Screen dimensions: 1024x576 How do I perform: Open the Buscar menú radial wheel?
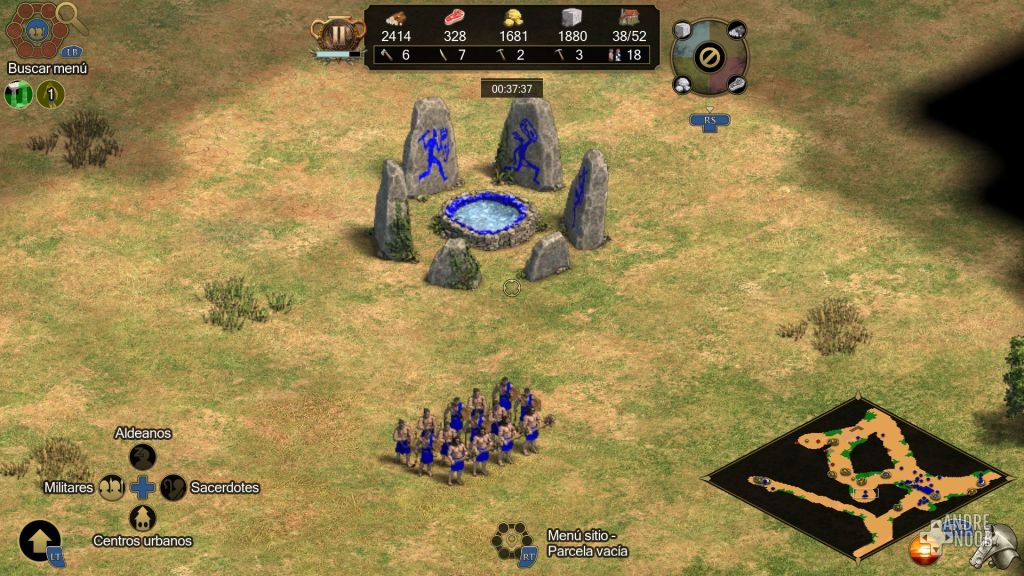click(32, 30)
